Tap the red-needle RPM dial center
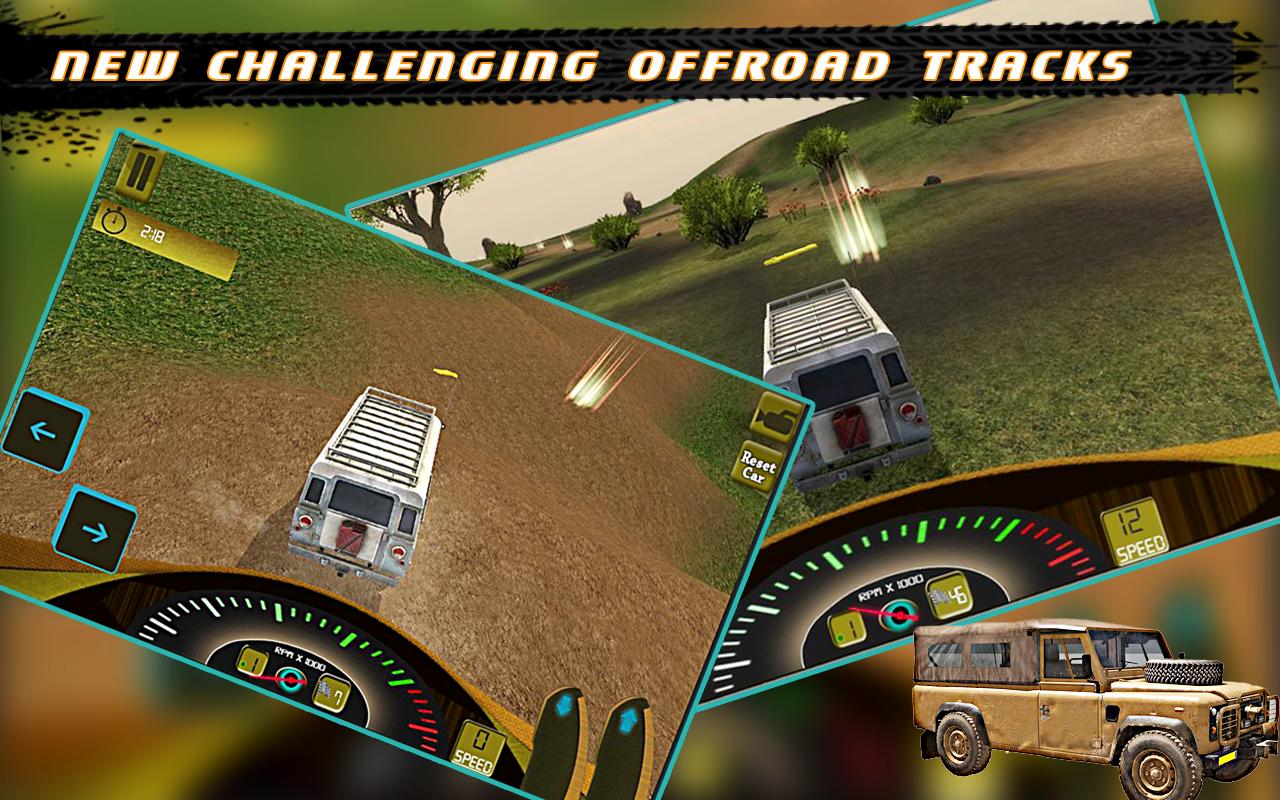 (291, 681)
